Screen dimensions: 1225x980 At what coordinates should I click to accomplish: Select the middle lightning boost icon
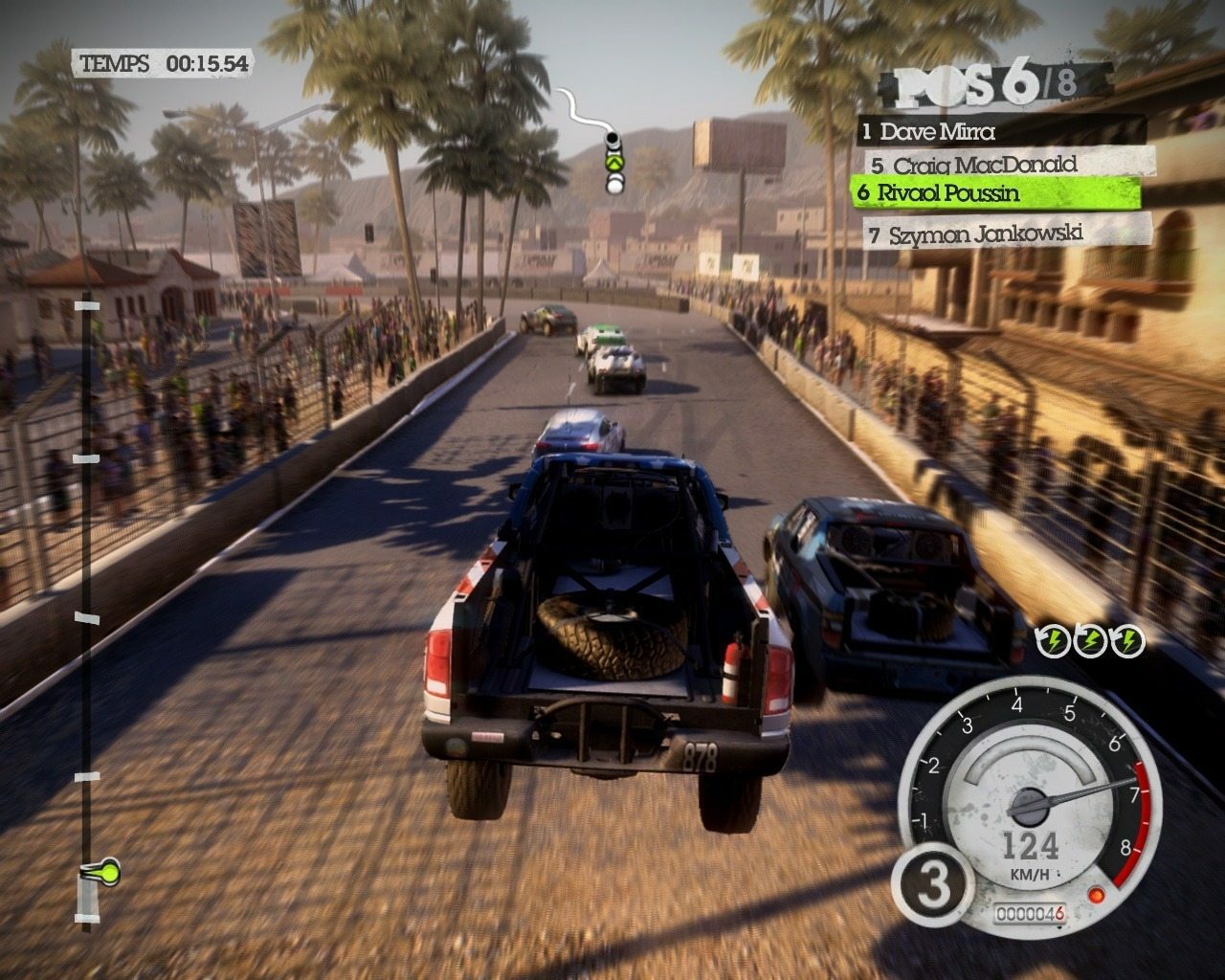(x=1091, y=639)
